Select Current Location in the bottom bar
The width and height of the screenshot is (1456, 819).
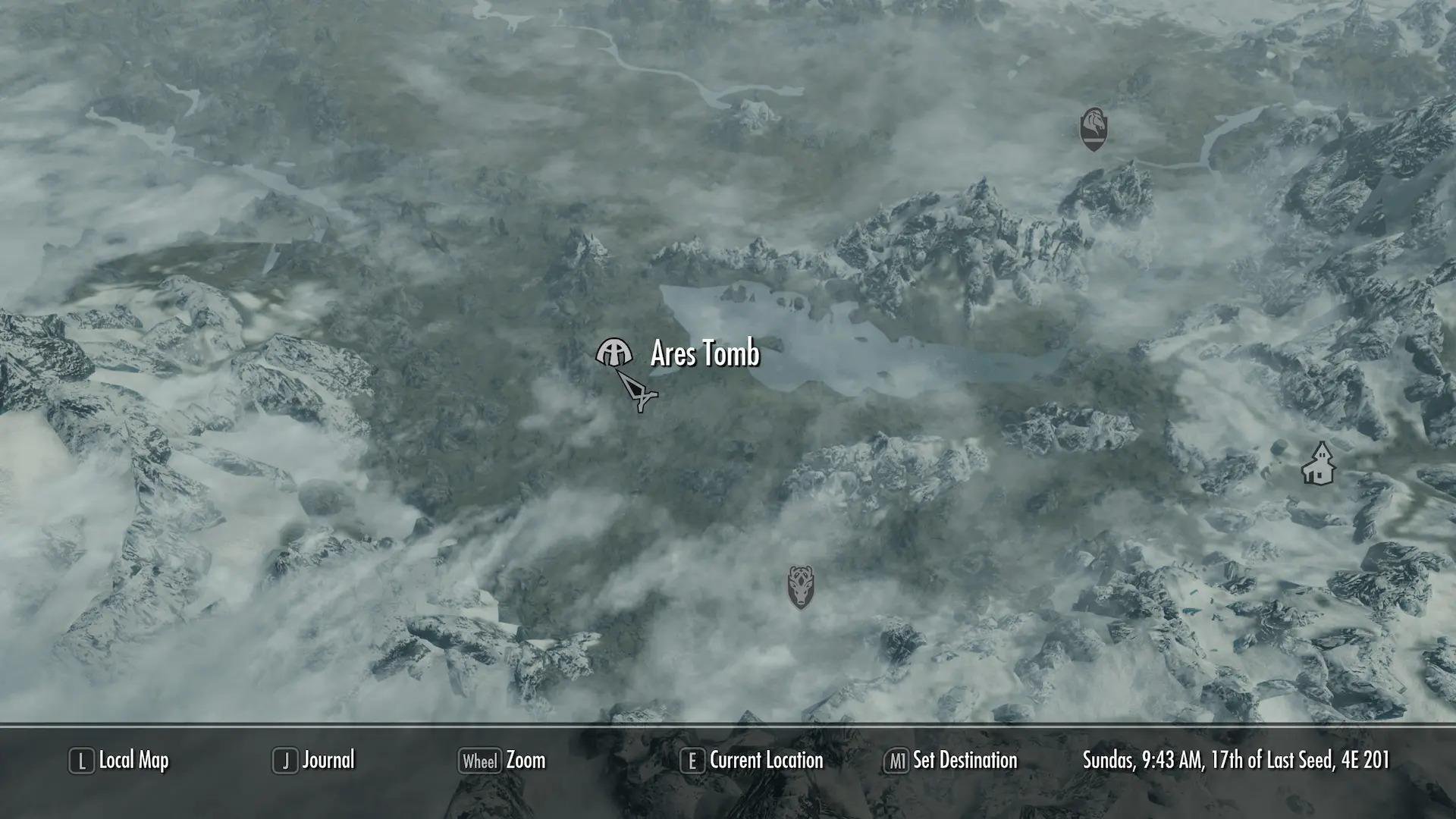765,760
